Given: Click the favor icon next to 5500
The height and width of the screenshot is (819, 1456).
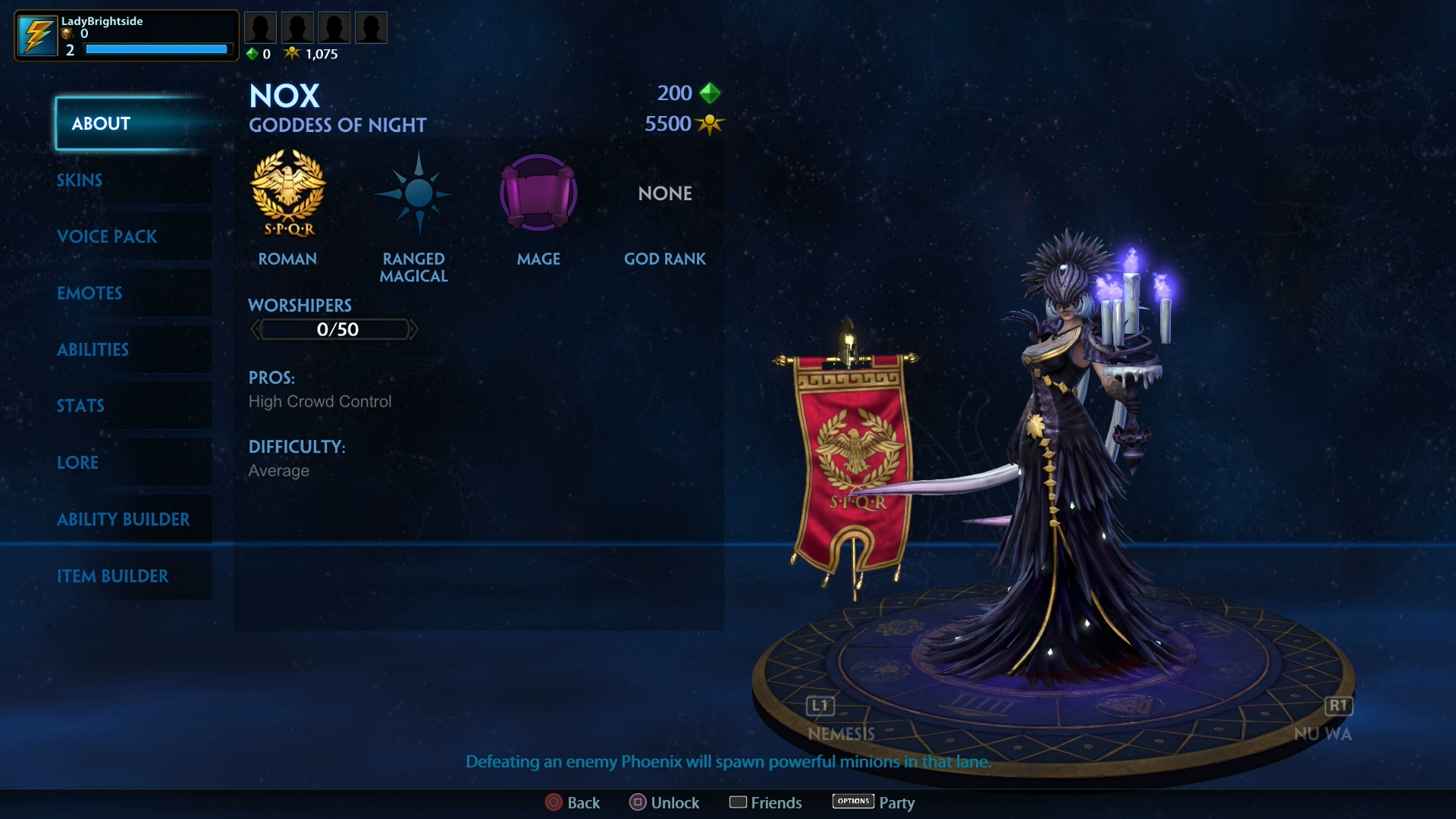Looking at the screenshot, I should (x=708, y=124).
